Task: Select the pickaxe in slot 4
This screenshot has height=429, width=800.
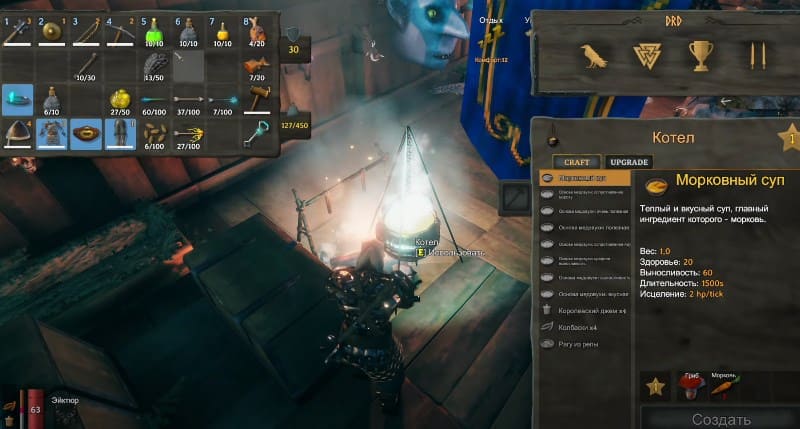Action: [x=121, y=33]
